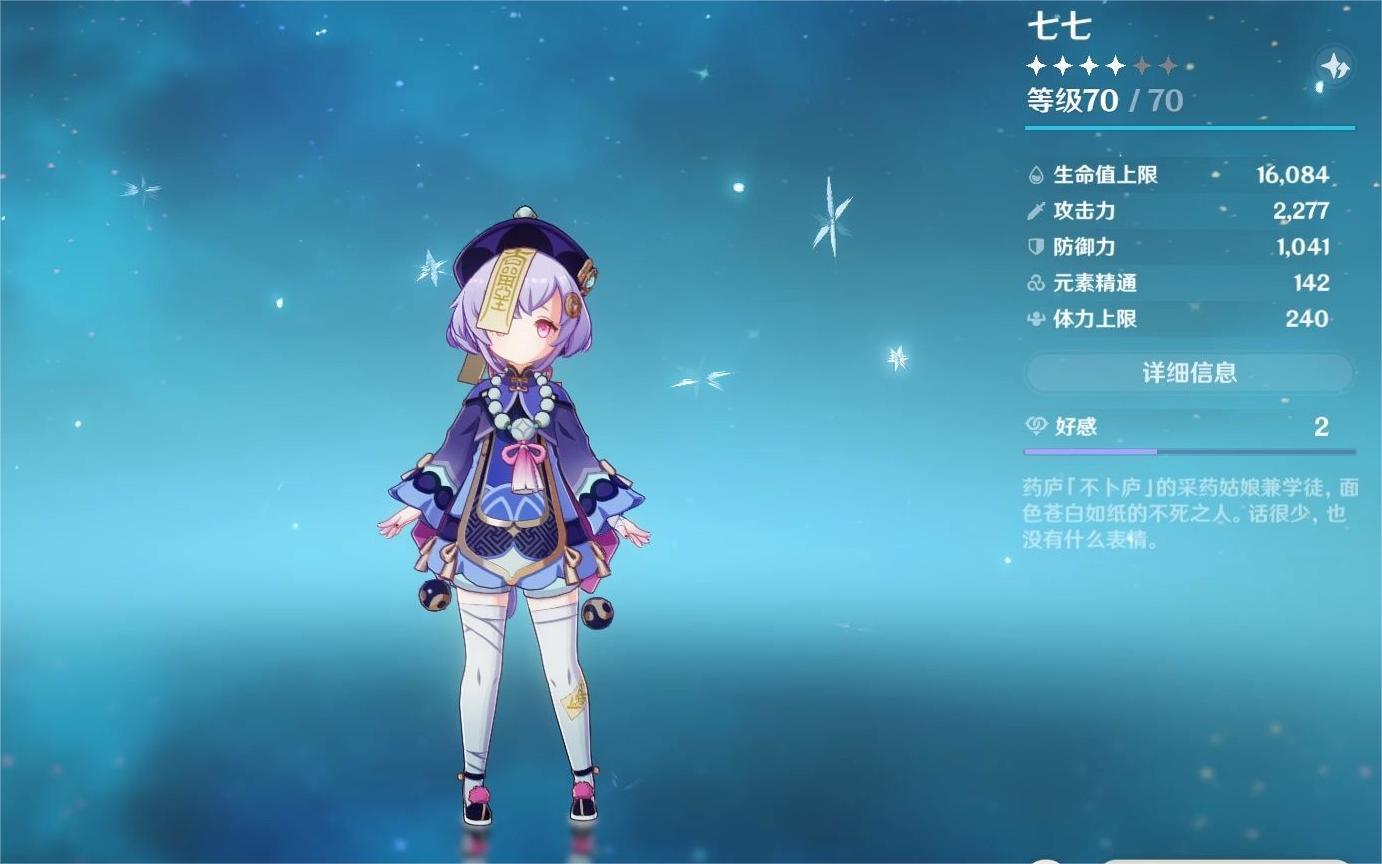
Task: Open the 详细信息 details panel
Action: [x=1188, y=372]
